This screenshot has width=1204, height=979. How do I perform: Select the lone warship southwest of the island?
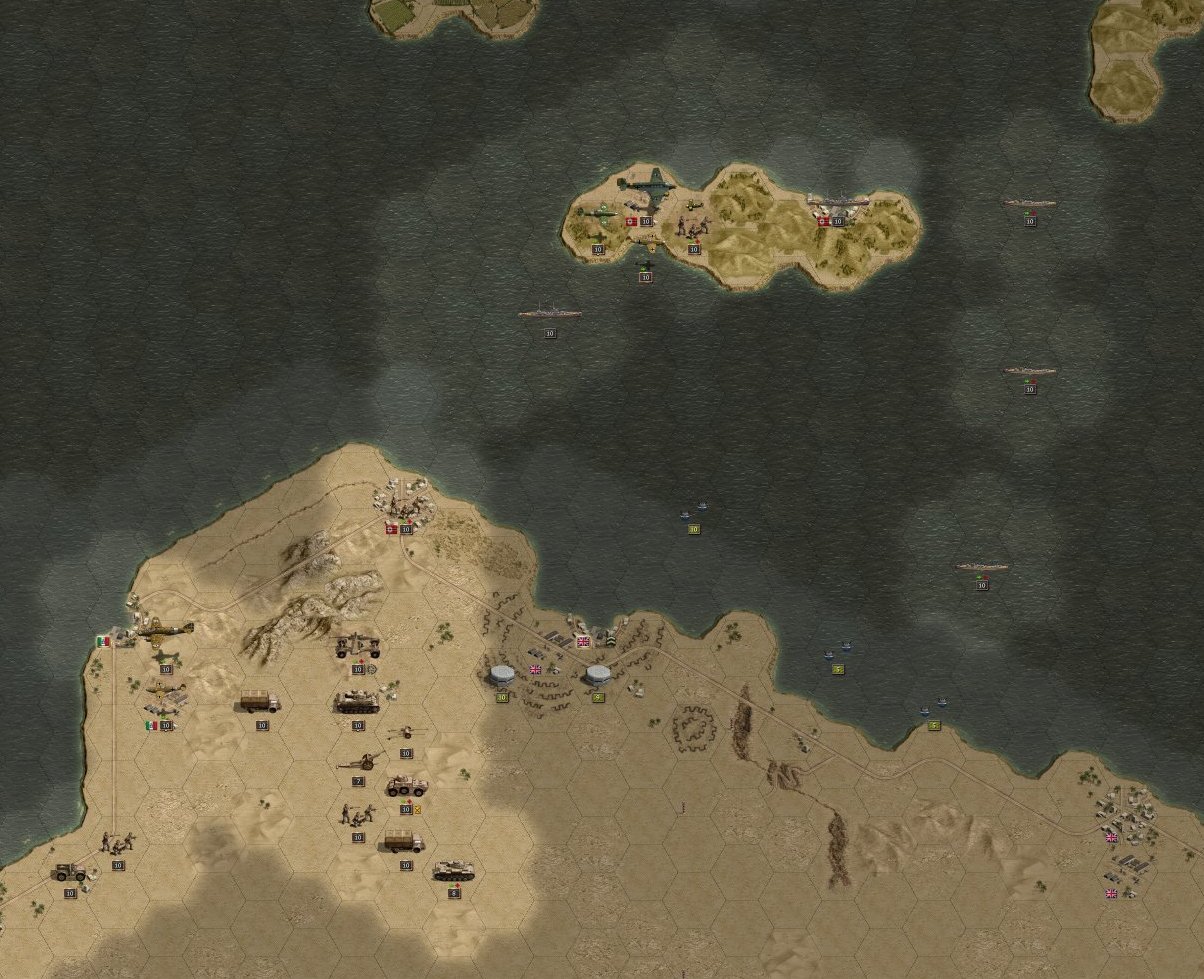[x=549, y=314]
